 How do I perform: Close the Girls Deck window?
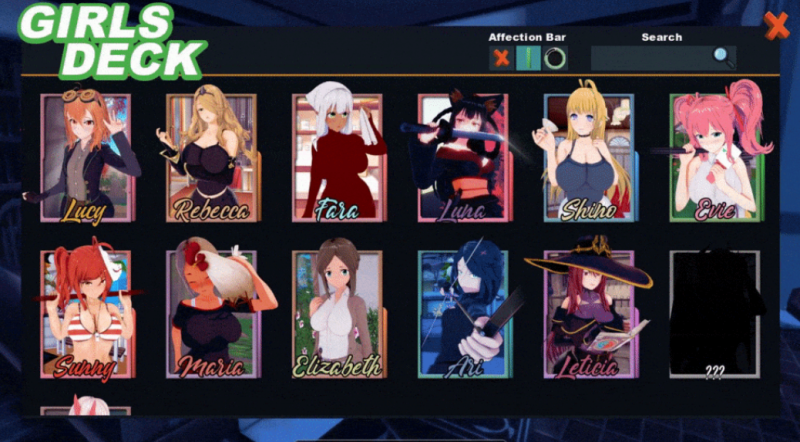(776, 26)
